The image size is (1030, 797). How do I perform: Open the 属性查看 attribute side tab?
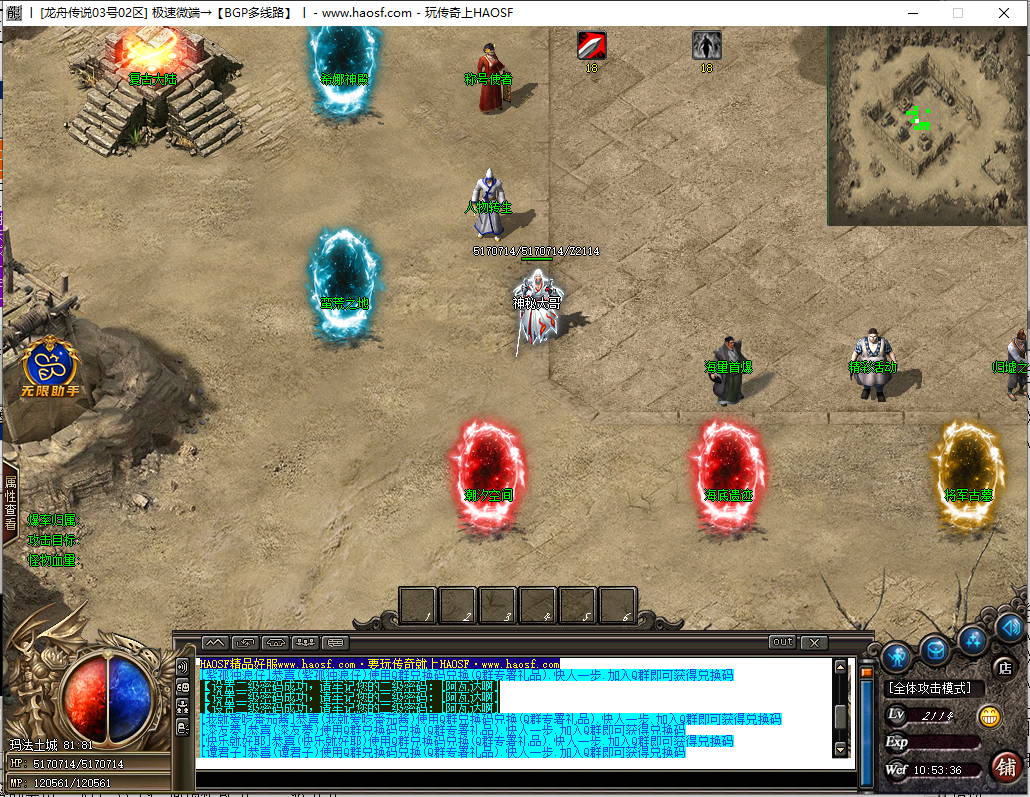(10, 503)
